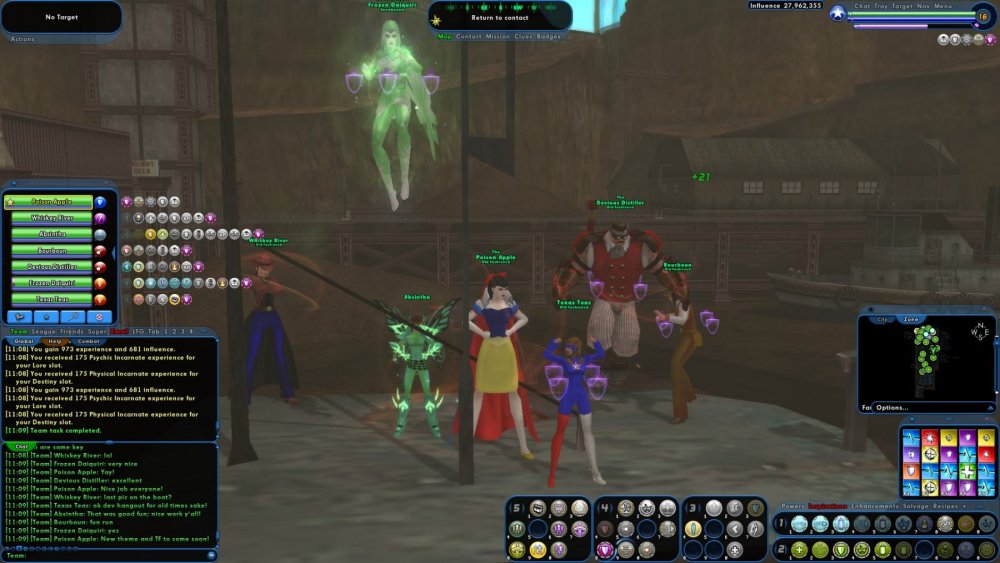Show the Mission tab
Image resolution: width=1000 pixels, height=563 pixels.
tap(498, 36)
